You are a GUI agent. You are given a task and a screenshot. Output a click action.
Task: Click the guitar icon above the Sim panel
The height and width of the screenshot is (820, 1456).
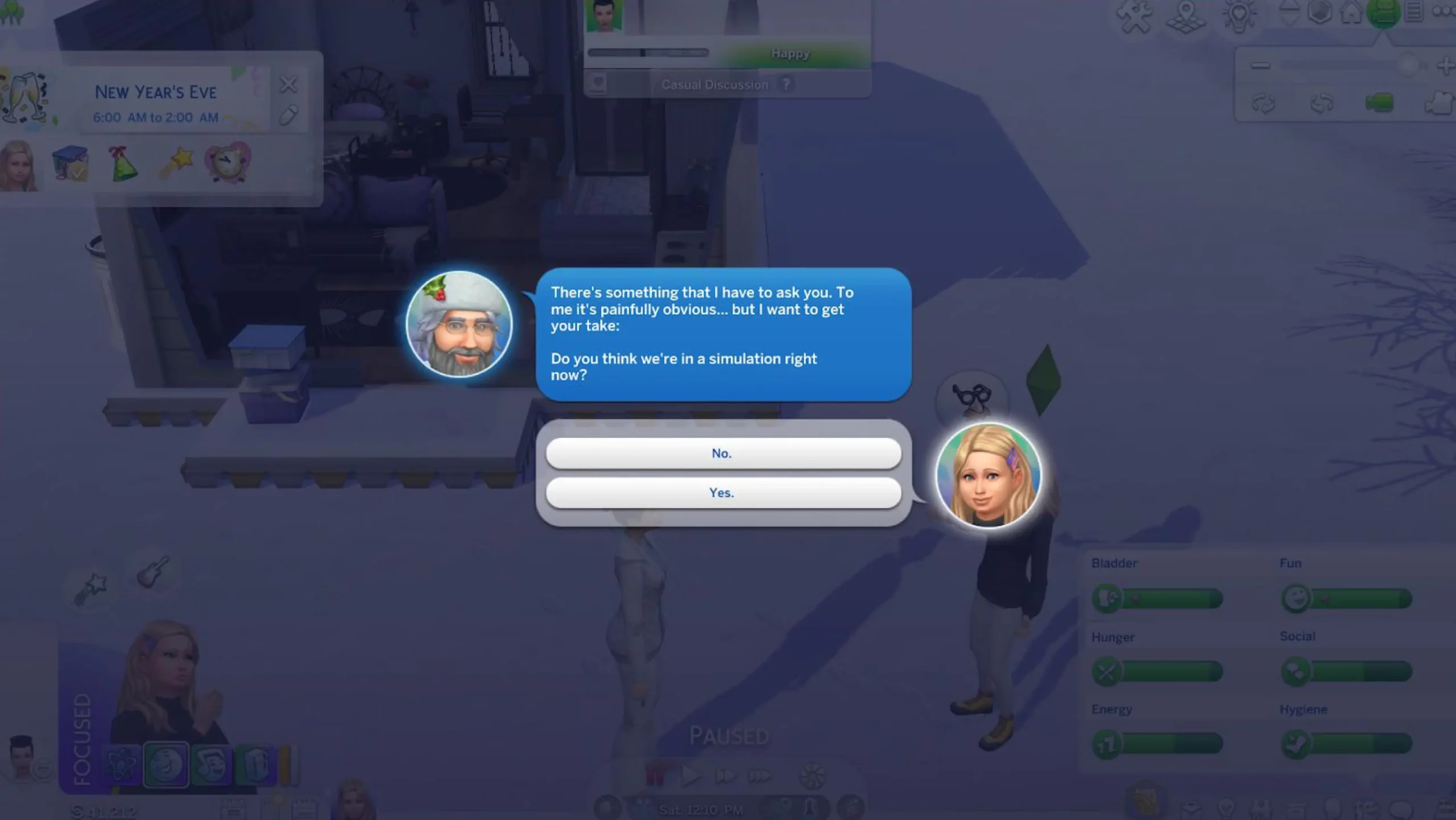pyautogui.click(x=152, y=571)
